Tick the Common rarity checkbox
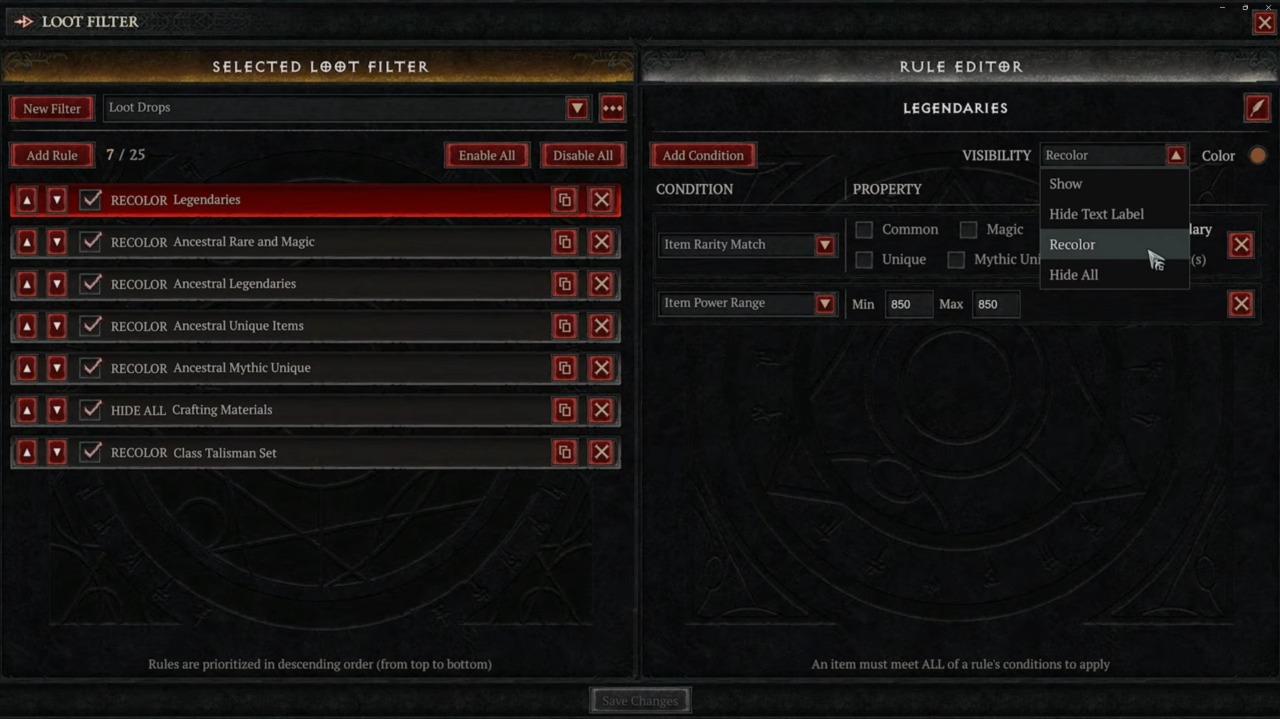Viewport: 1280px width, 719px height. point(864,230)
